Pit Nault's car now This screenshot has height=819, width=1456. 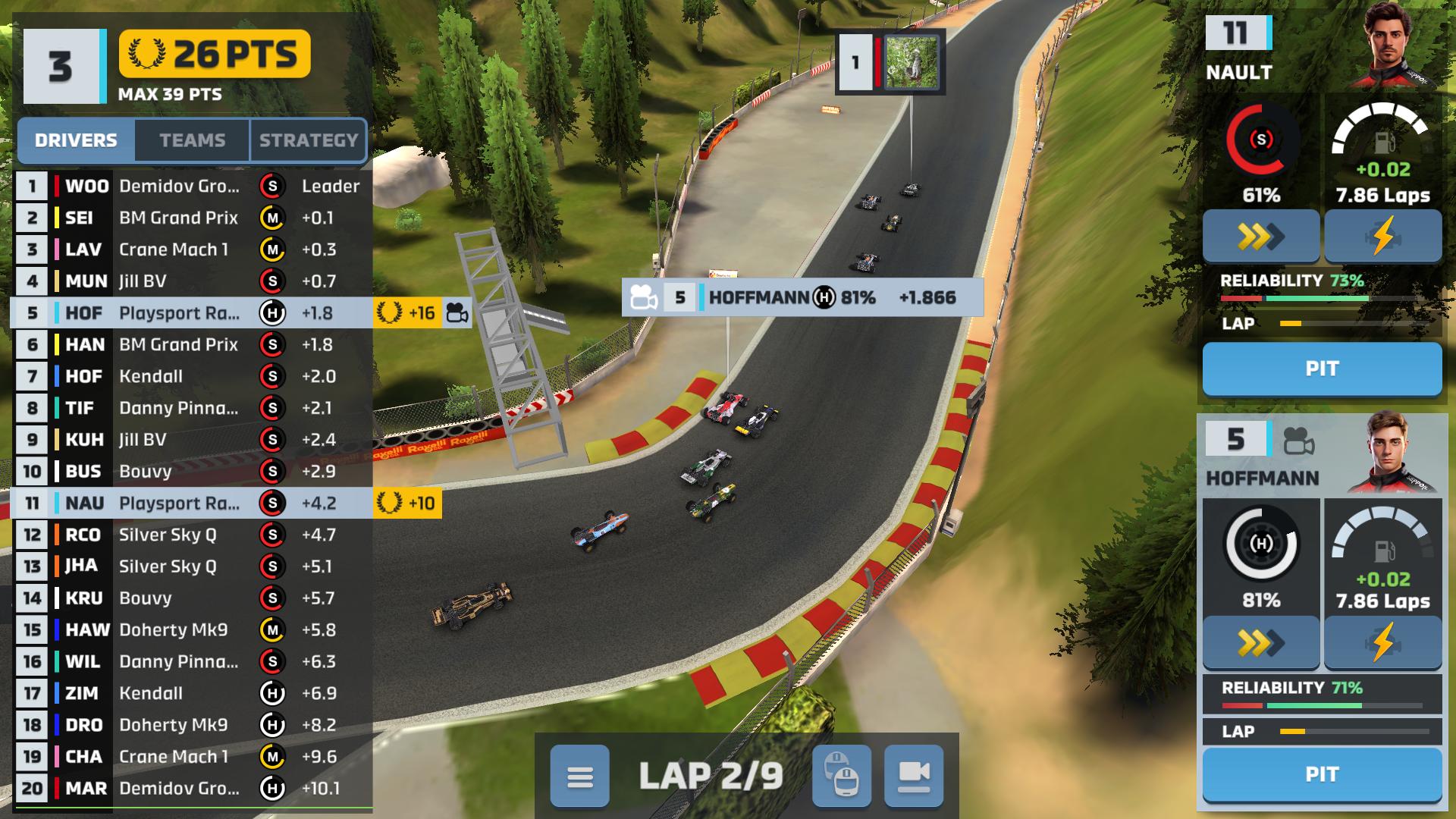click(x=1322, y=369)
